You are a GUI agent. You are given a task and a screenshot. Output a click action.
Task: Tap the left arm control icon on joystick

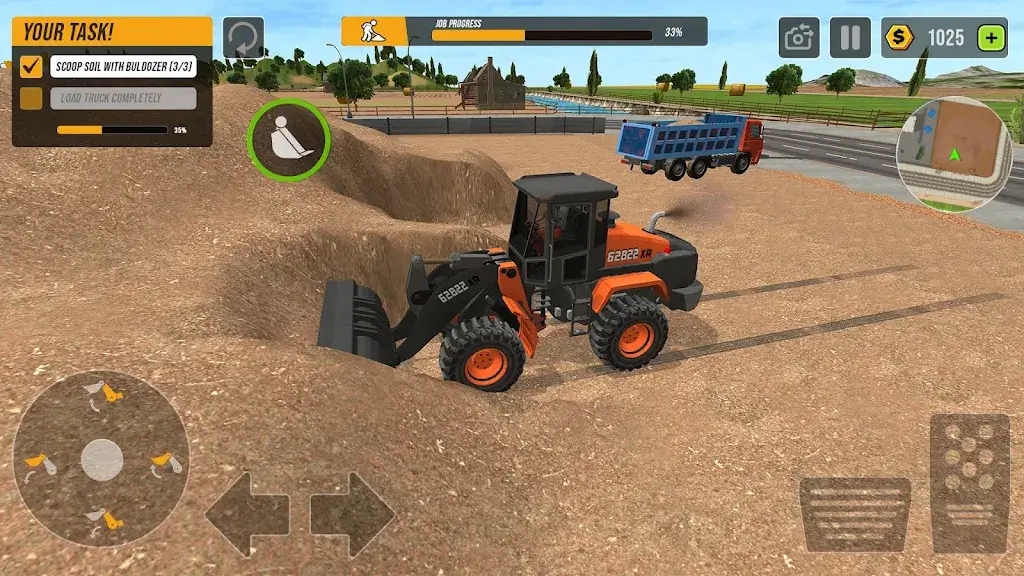pos(40,464)
